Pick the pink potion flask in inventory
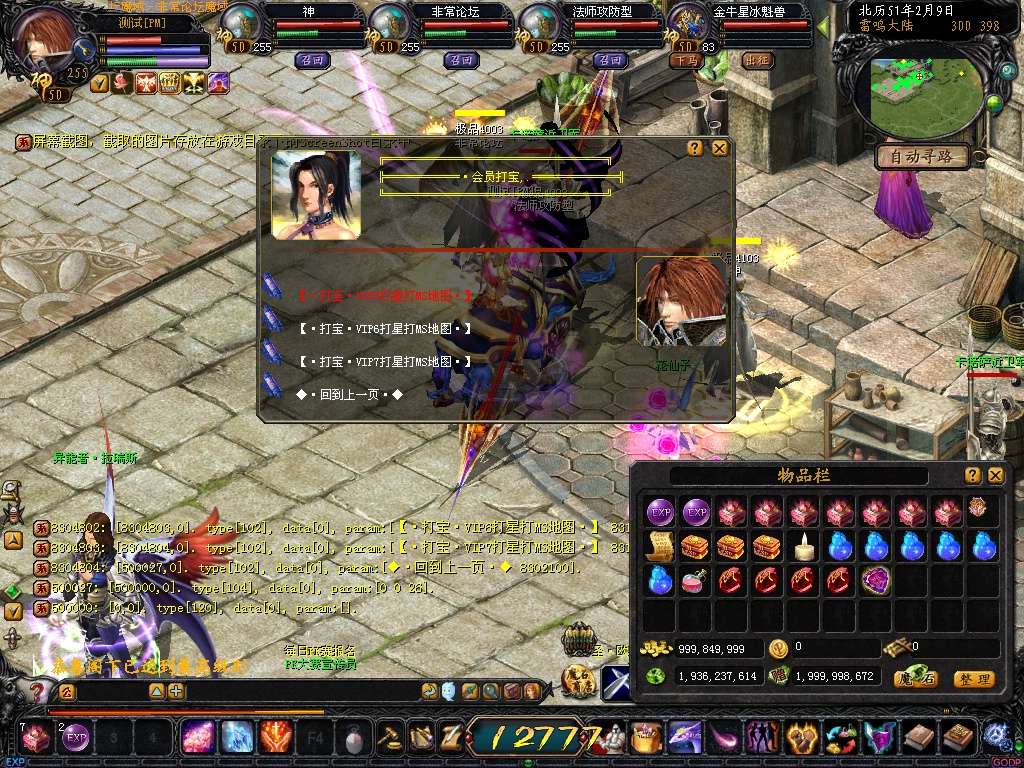 click(695, 580)
